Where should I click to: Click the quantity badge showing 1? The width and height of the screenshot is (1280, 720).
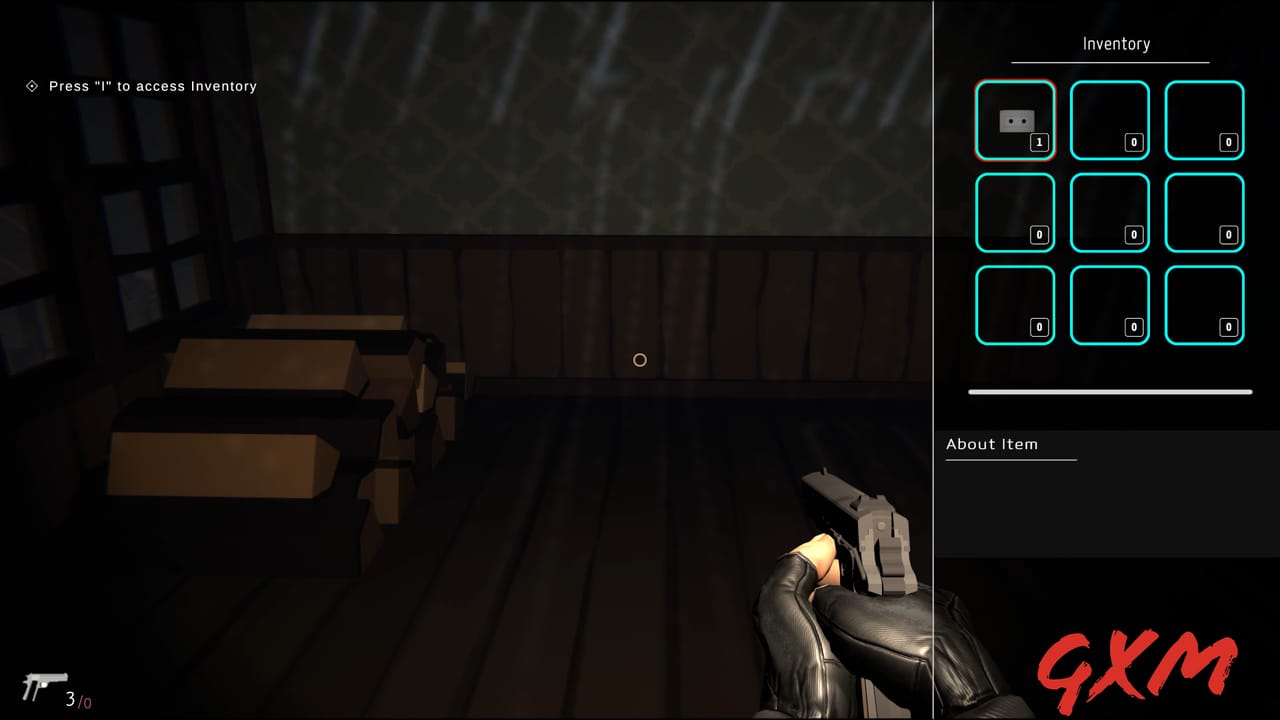click(1039, 141)
